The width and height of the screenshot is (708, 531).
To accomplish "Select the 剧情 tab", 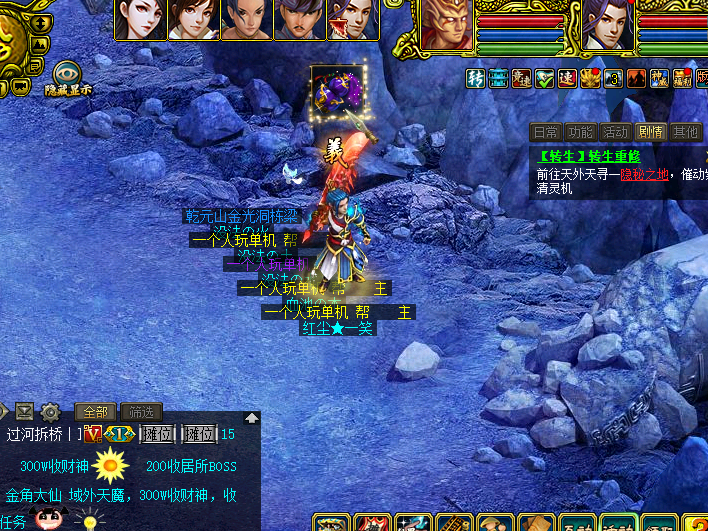I will (650, 132).
